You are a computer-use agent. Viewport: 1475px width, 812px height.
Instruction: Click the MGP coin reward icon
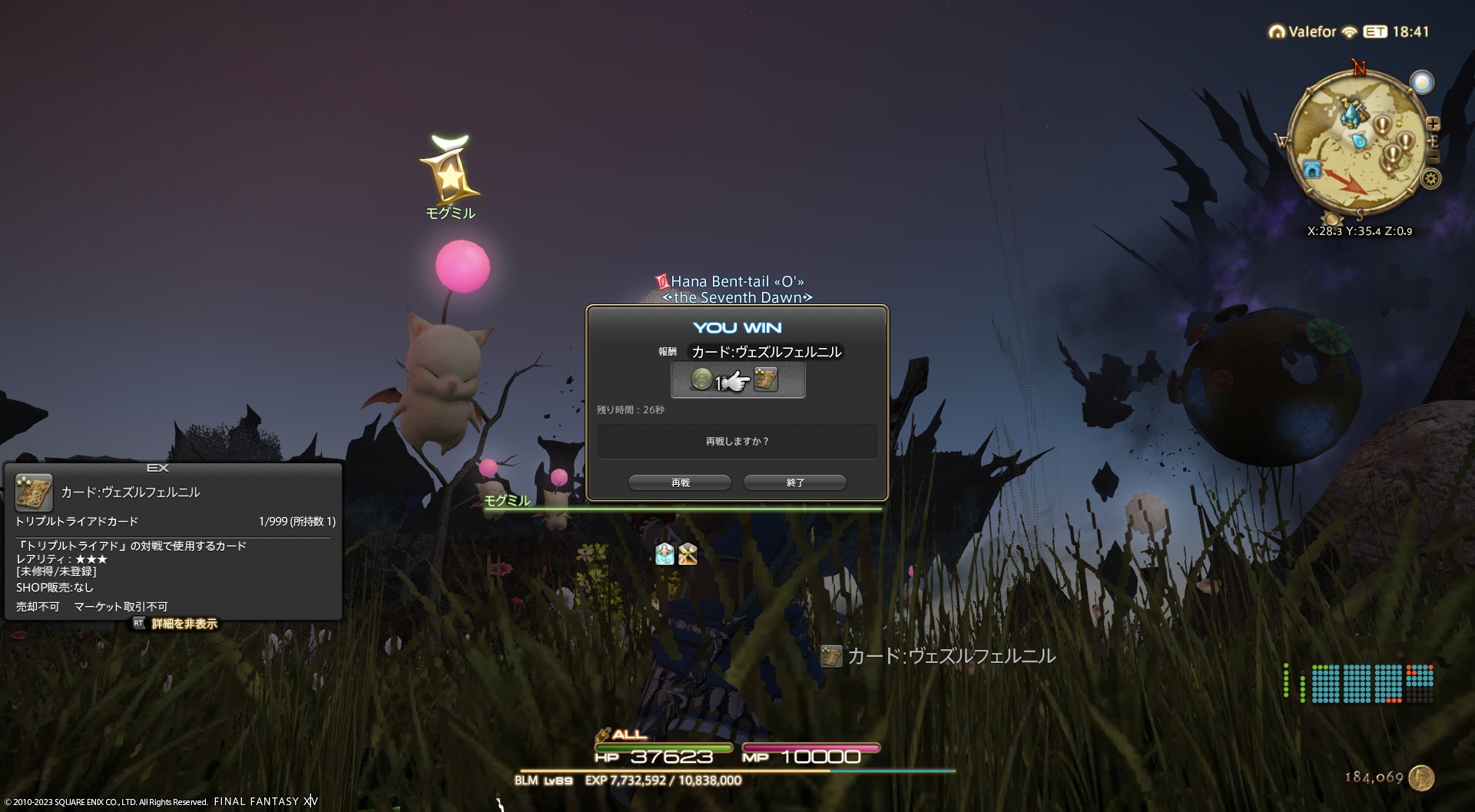tap(701, 379)
